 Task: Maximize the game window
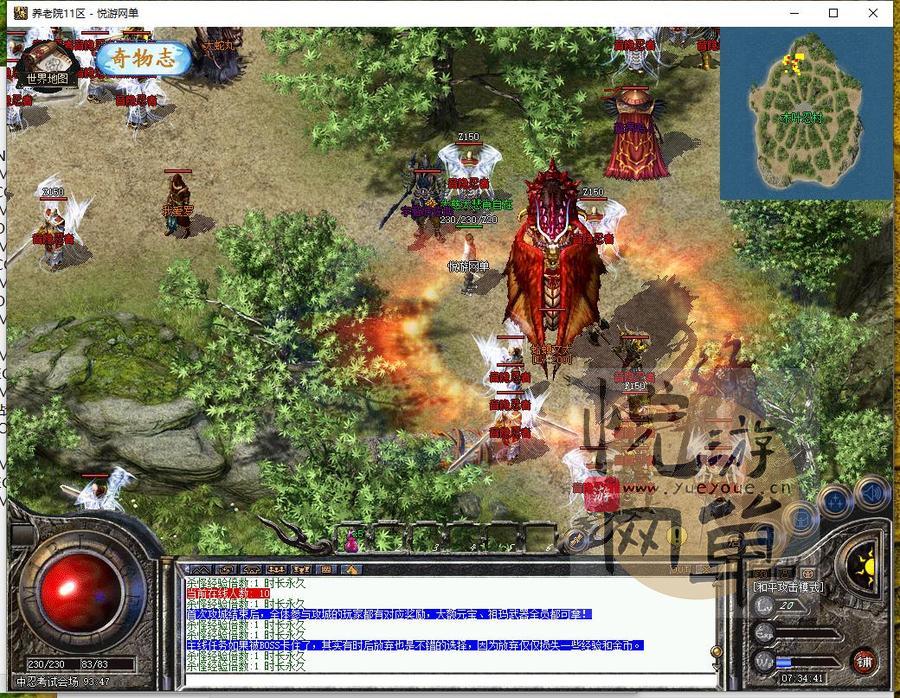coord(833,13)
